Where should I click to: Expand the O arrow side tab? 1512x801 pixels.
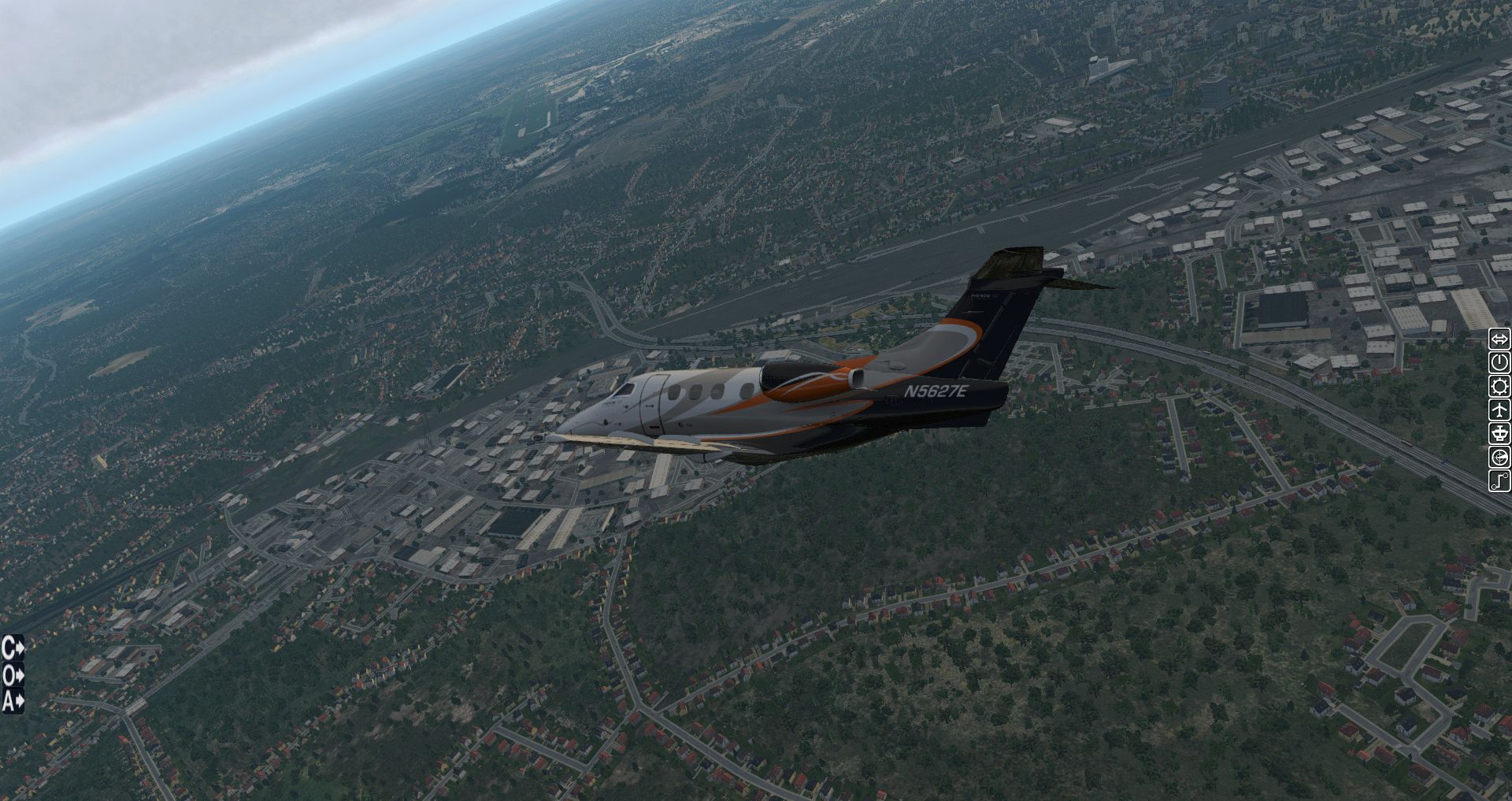click(x=13, y=674)
